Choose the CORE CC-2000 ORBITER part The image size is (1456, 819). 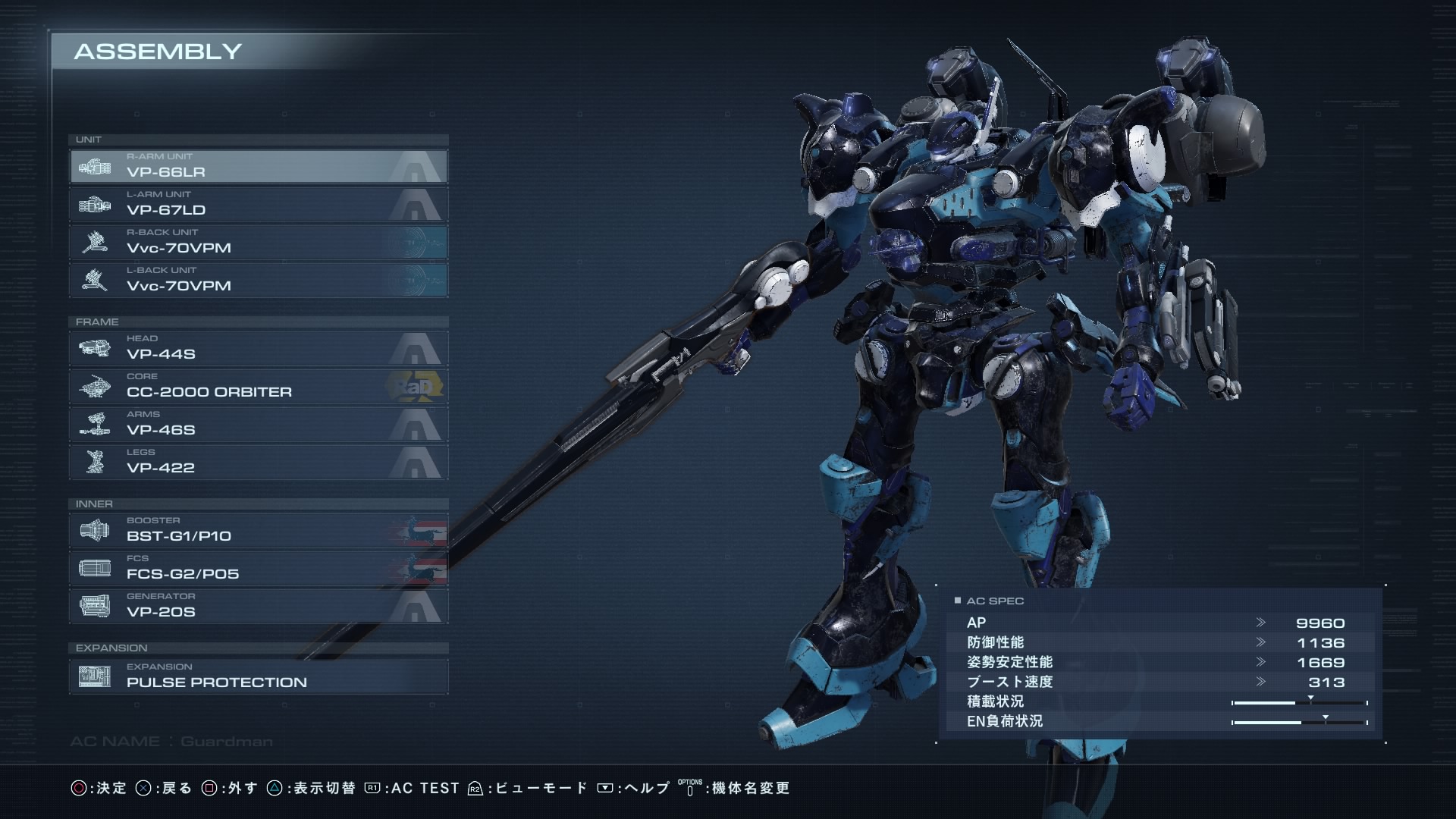click(258, 386)
